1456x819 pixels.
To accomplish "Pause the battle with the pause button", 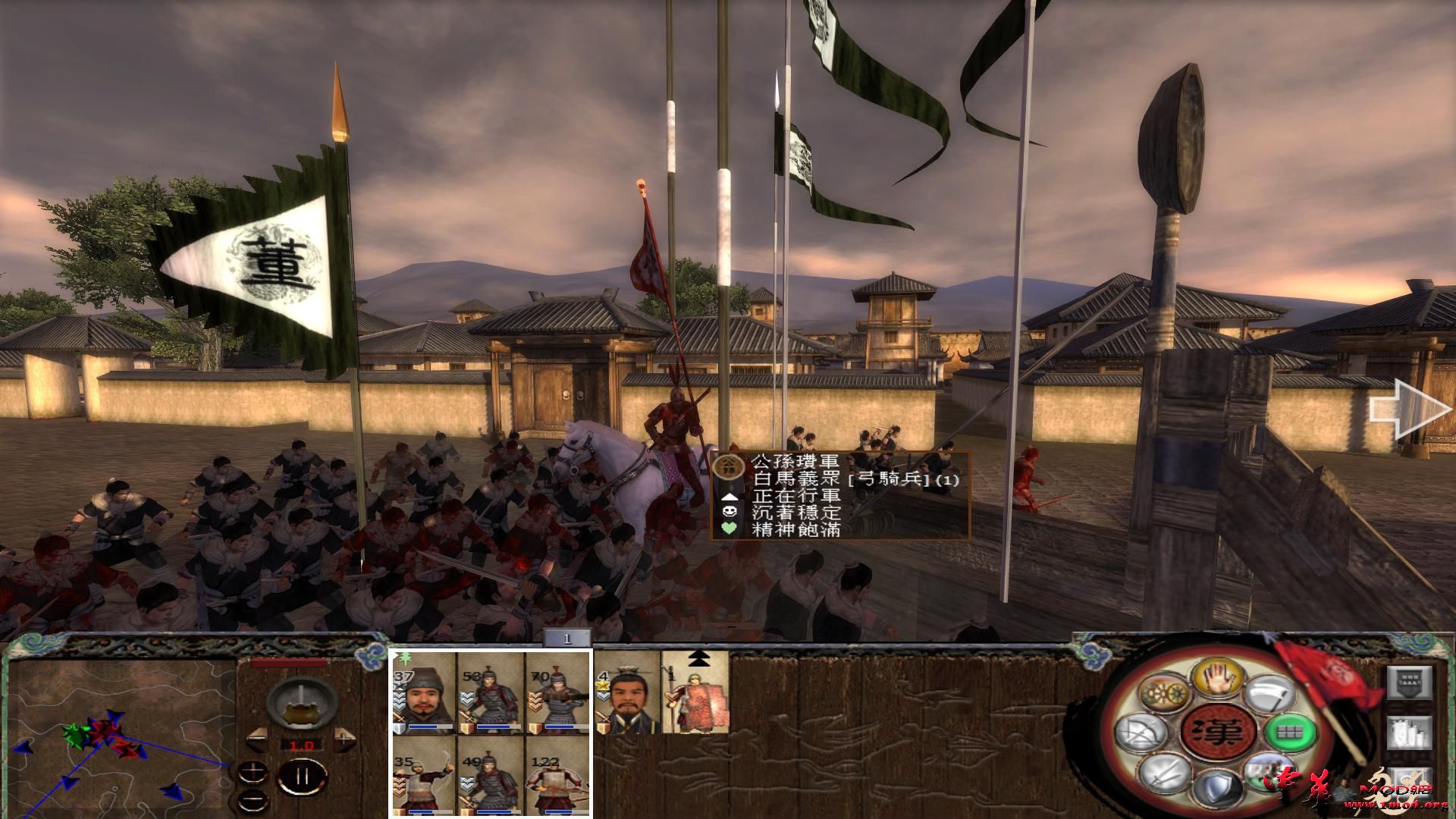I will 302,776.
